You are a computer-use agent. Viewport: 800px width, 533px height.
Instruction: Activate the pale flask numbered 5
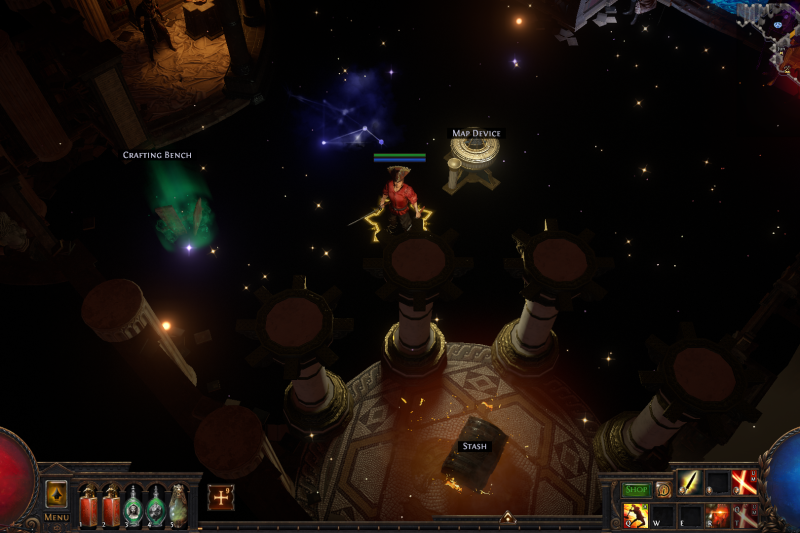[x=178, y=506]
